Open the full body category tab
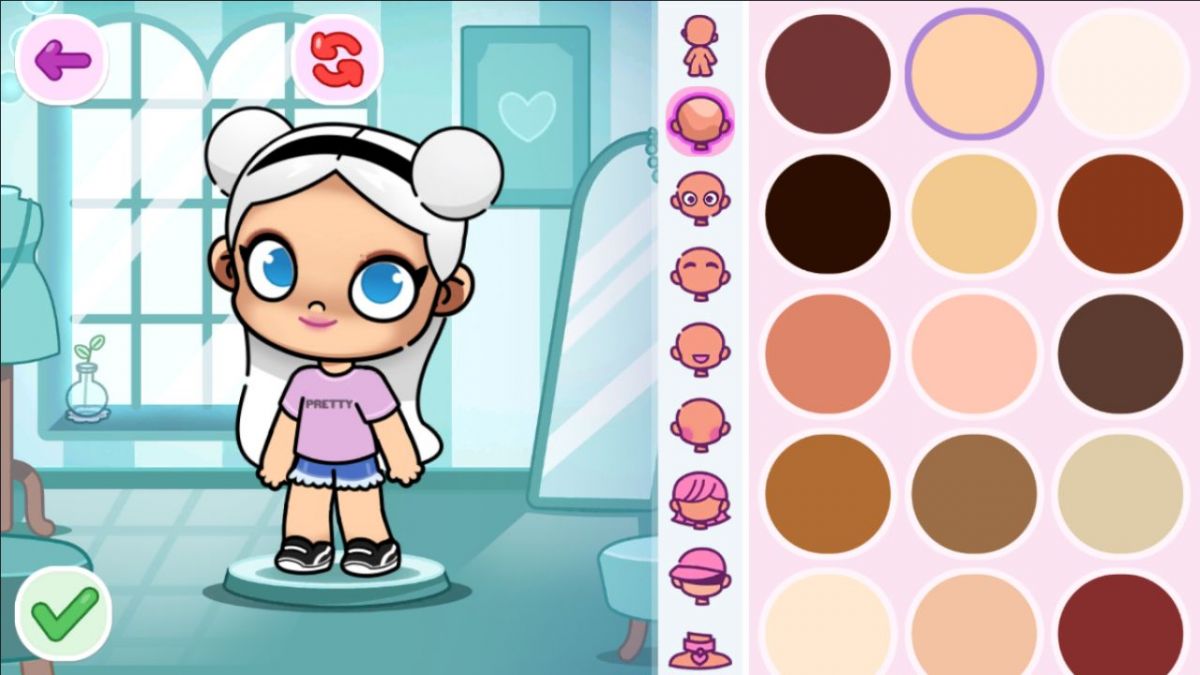The width and height of the screenshot is (1200, 675). click(700, 45)
